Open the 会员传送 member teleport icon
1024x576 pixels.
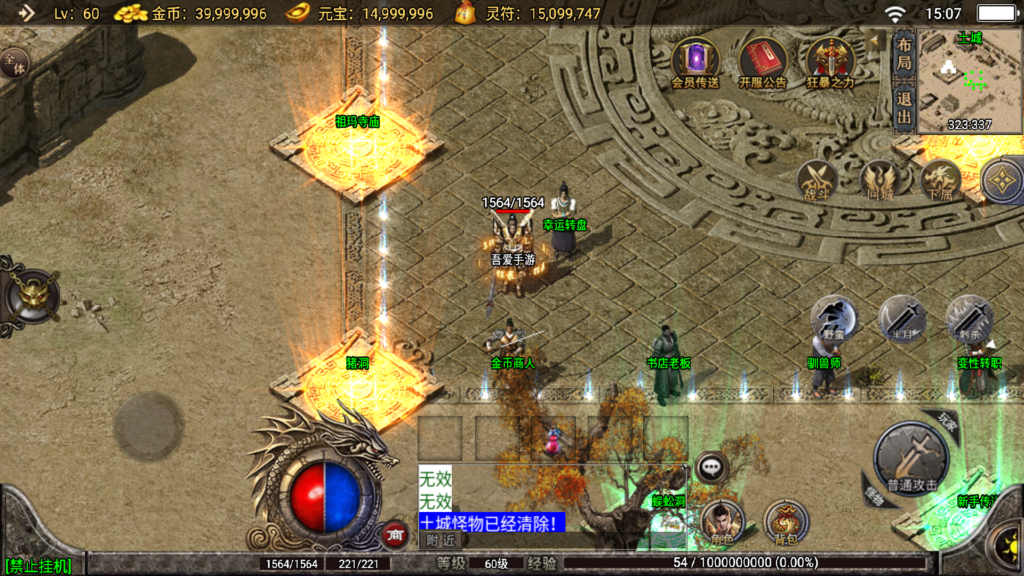click(695, 60)
